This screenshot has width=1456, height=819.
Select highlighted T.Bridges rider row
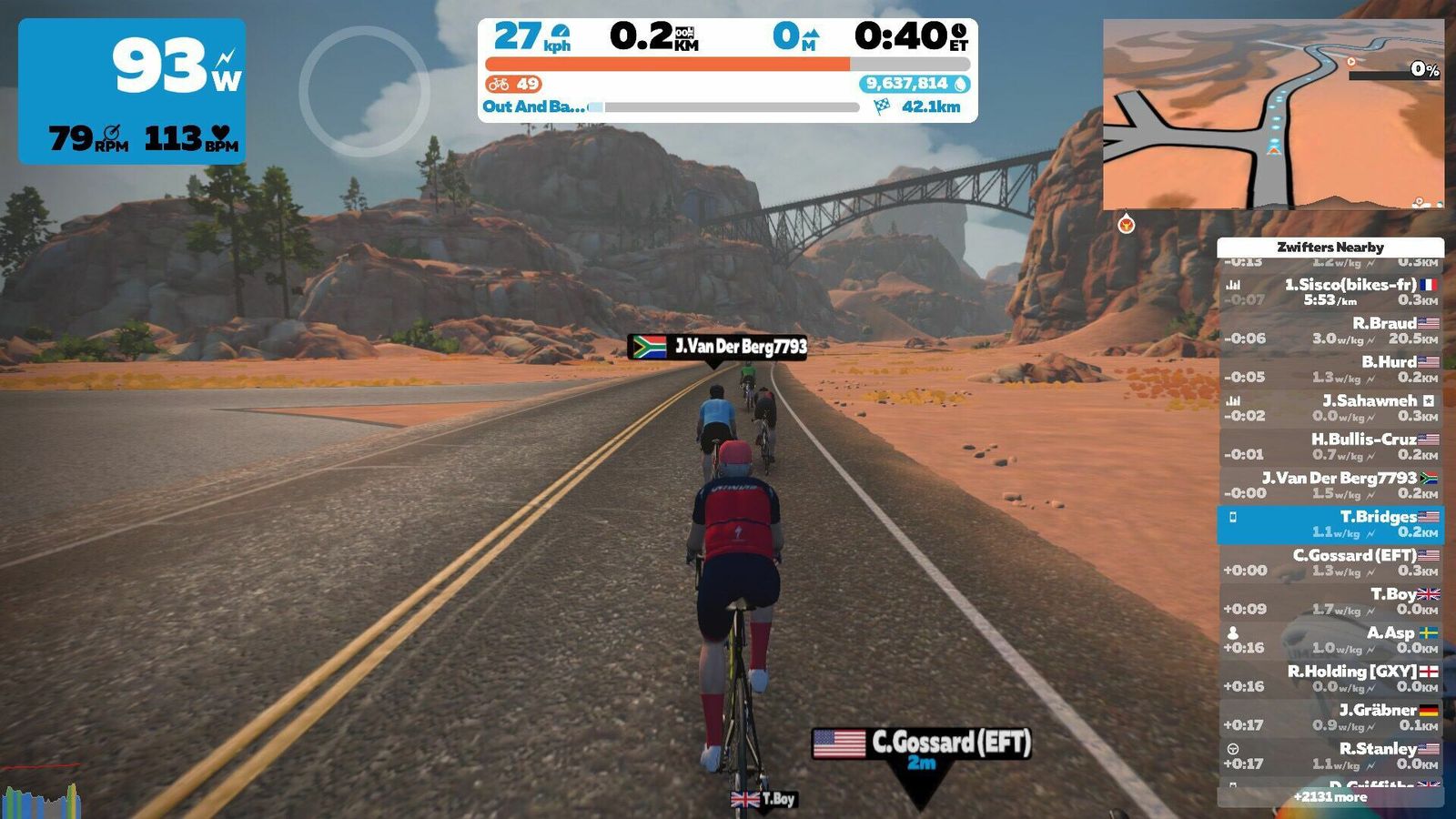tap(1330, 524)
